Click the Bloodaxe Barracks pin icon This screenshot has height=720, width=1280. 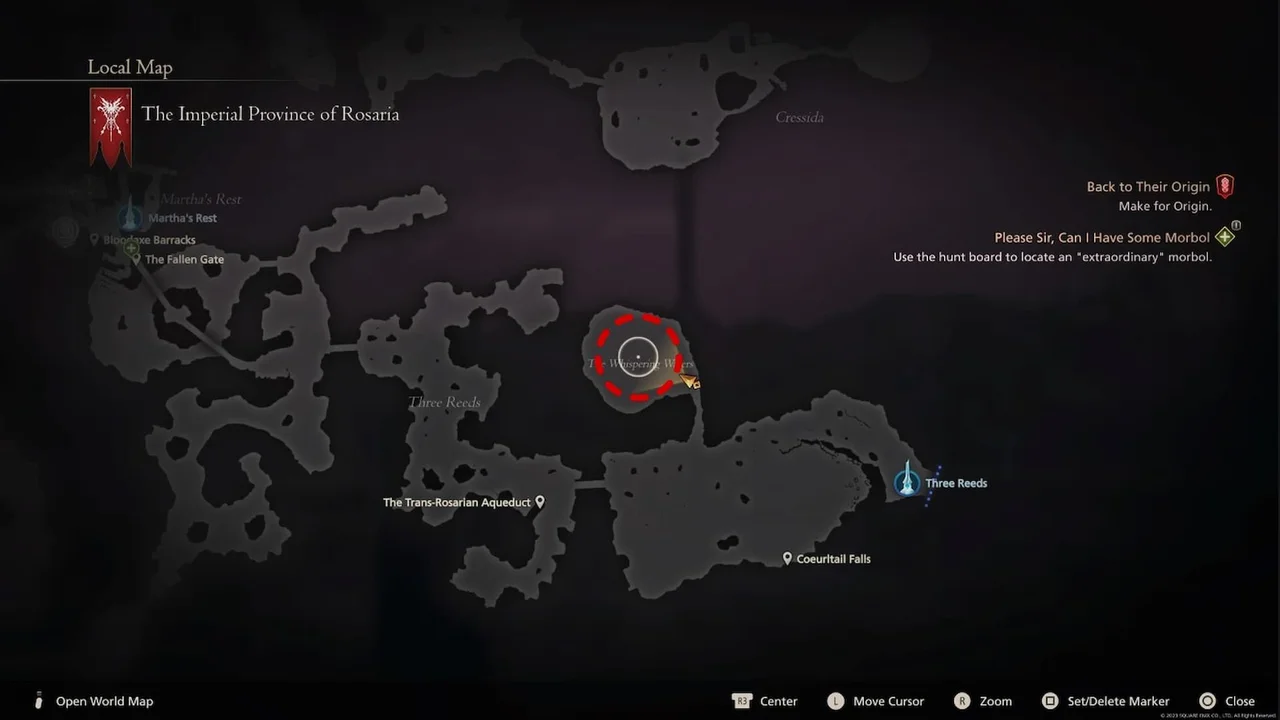click(94, 238)
